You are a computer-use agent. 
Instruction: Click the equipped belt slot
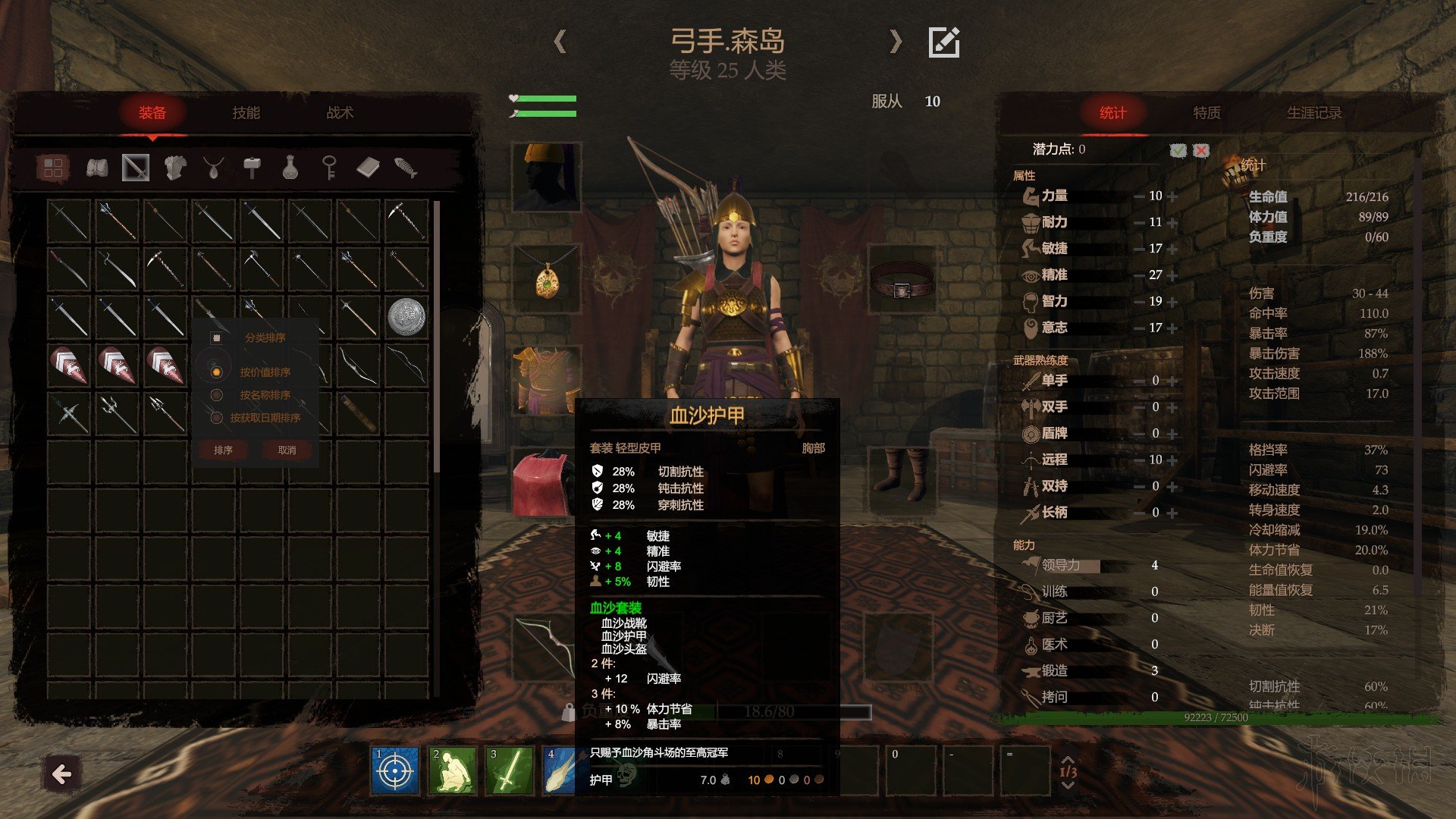pyautogui.click(x=901, y=282)
